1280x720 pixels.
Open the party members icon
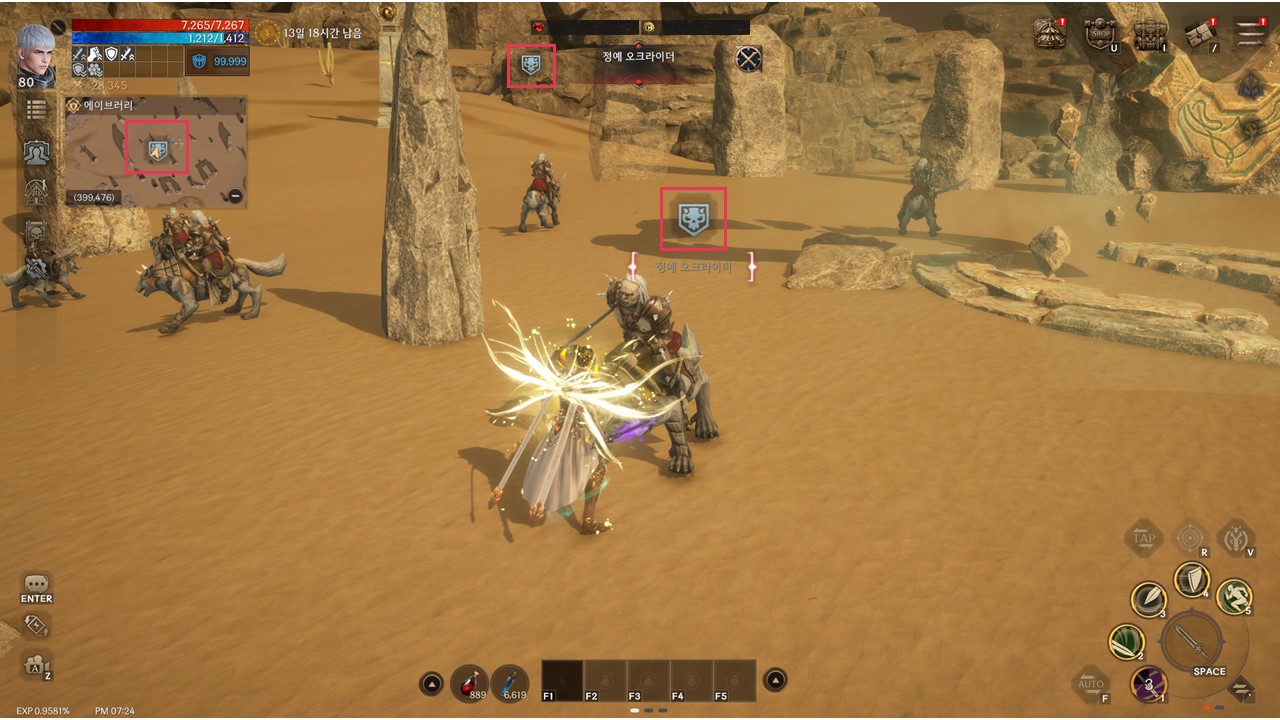[x=37, y=152]
